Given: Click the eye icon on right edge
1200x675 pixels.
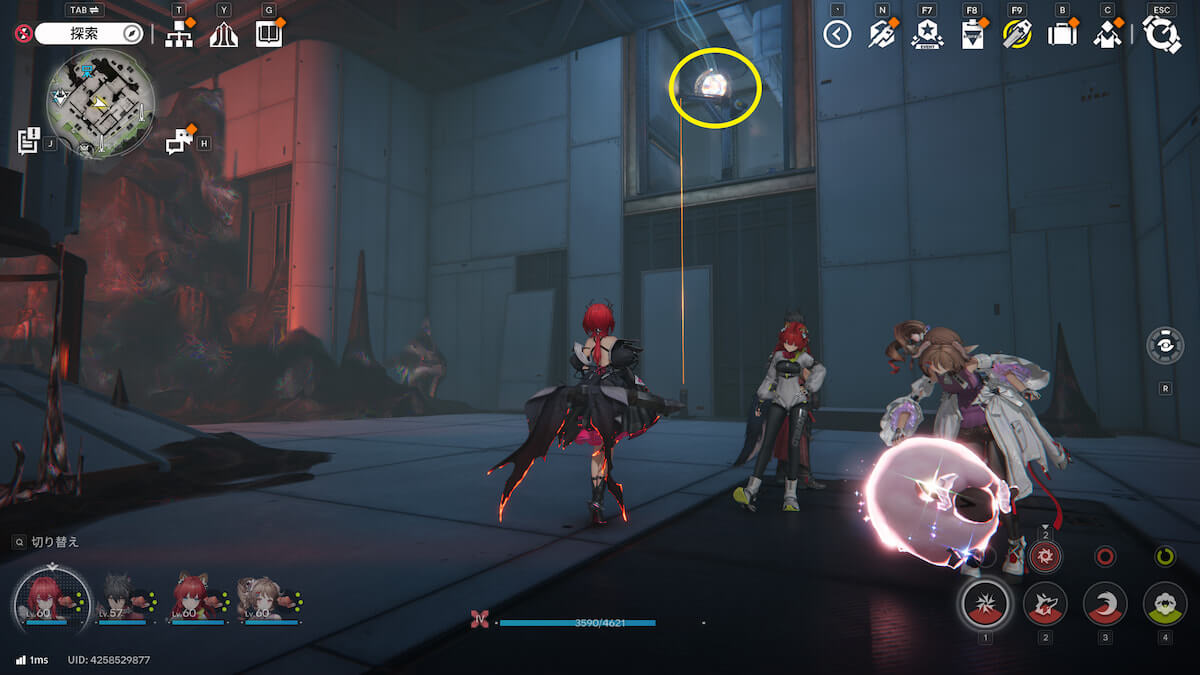Looking at the screenshot, I should click(1166, 346).
